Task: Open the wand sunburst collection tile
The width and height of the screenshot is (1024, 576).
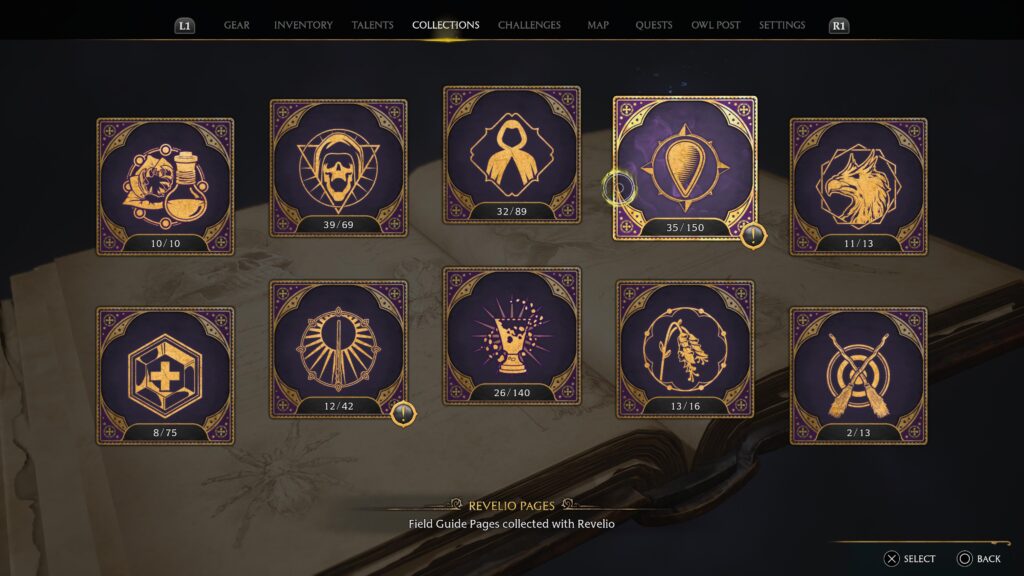Action: click(338, 348)
